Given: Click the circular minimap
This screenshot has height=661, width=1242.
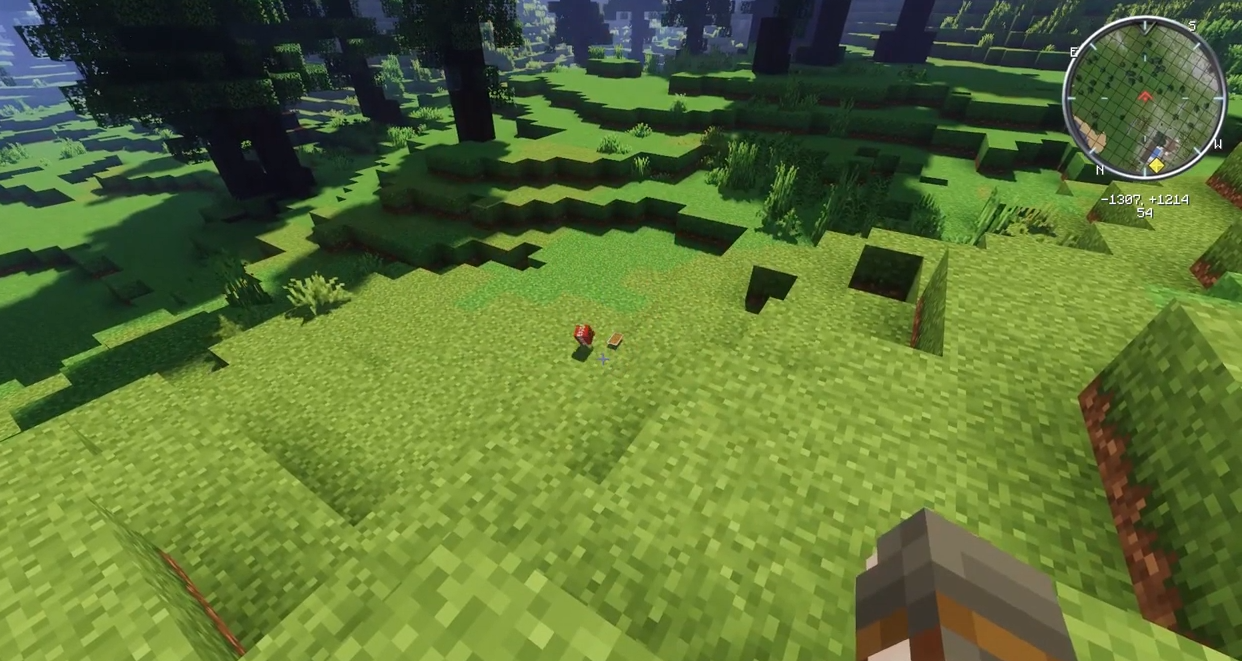Looking at the screenshot, I should pyautogui.click(x=1144, y=97).
